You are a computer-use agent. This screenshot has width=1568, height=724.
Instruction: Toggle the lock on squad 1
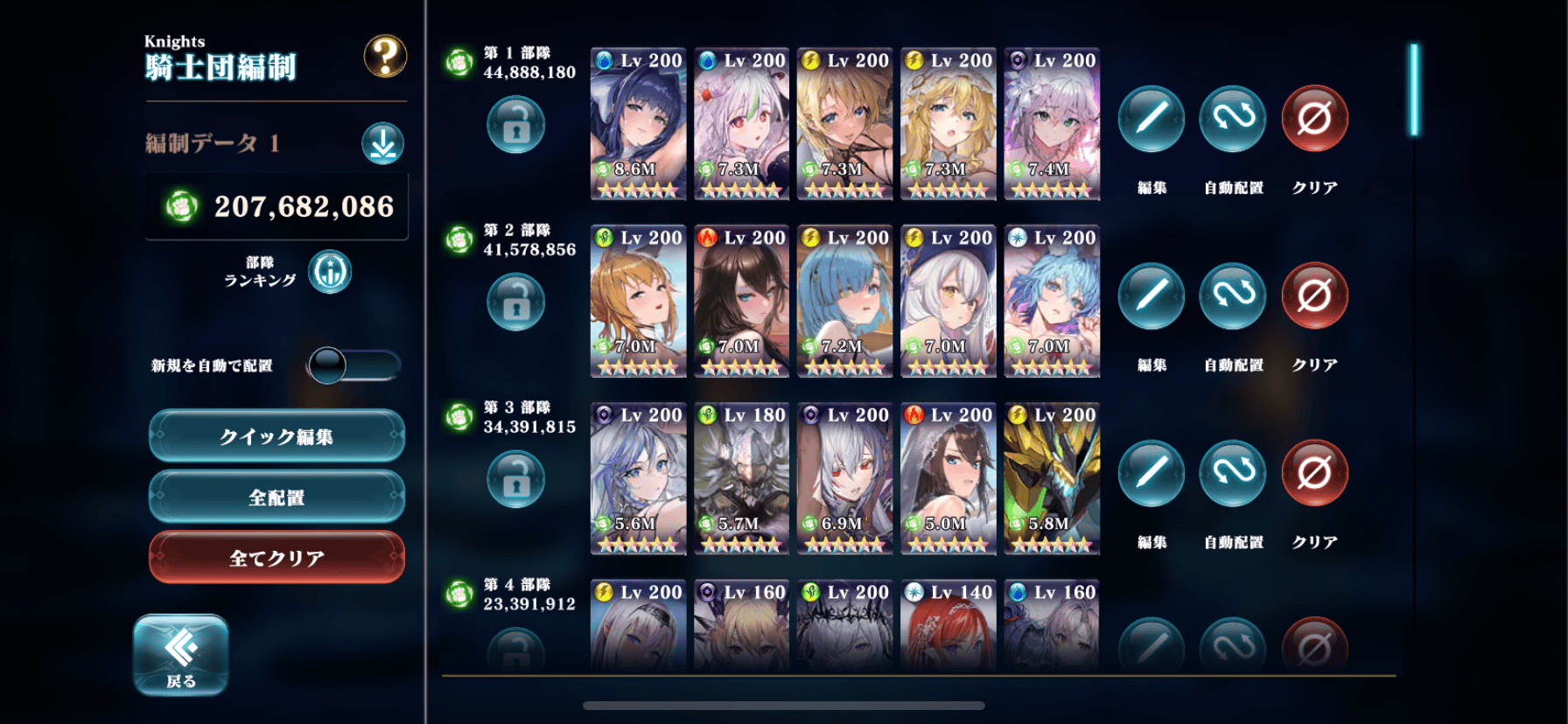(515, 125)
